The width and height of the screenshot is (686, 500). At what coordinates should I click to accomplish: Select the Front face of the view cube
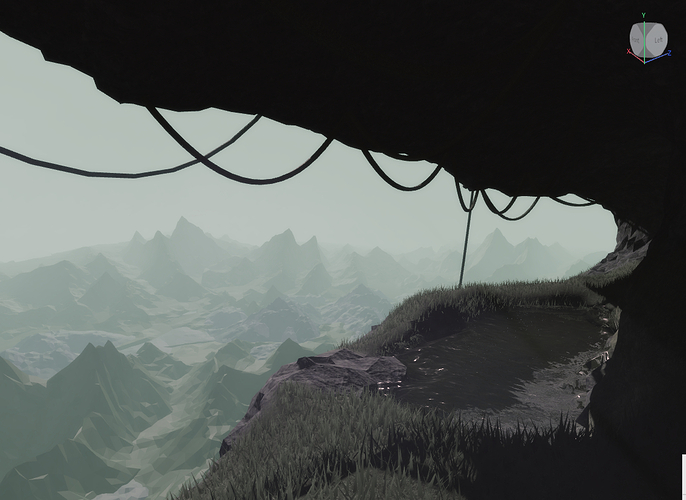point(638,41)
